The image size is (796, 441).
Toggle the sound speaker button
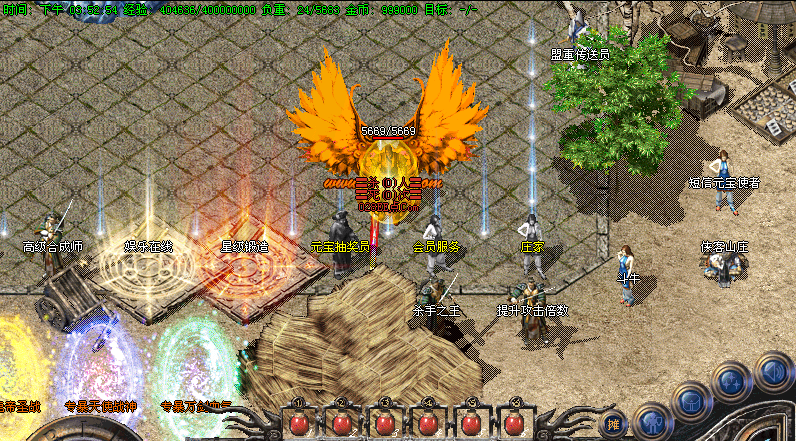(771, 370)
